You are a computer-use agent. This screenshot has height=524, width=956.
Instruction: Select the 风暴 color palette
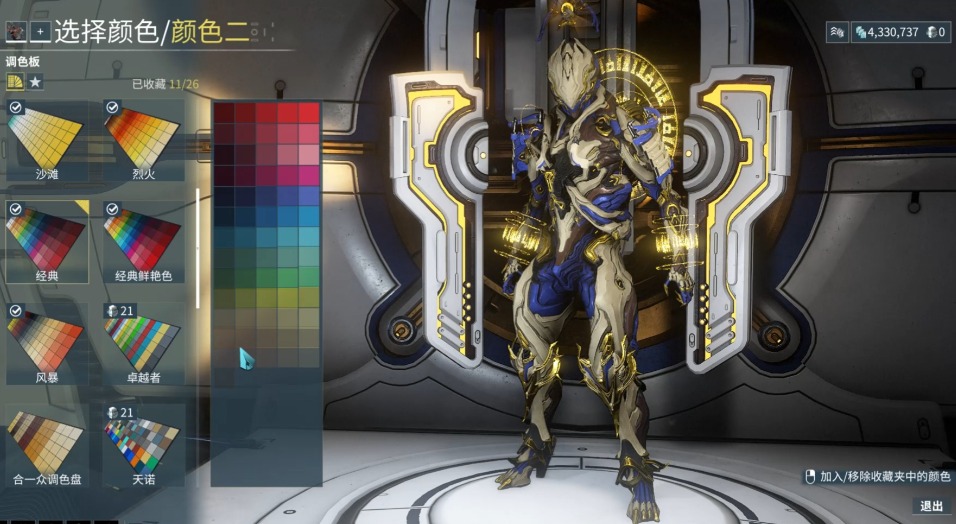click(x=47, y=342)
